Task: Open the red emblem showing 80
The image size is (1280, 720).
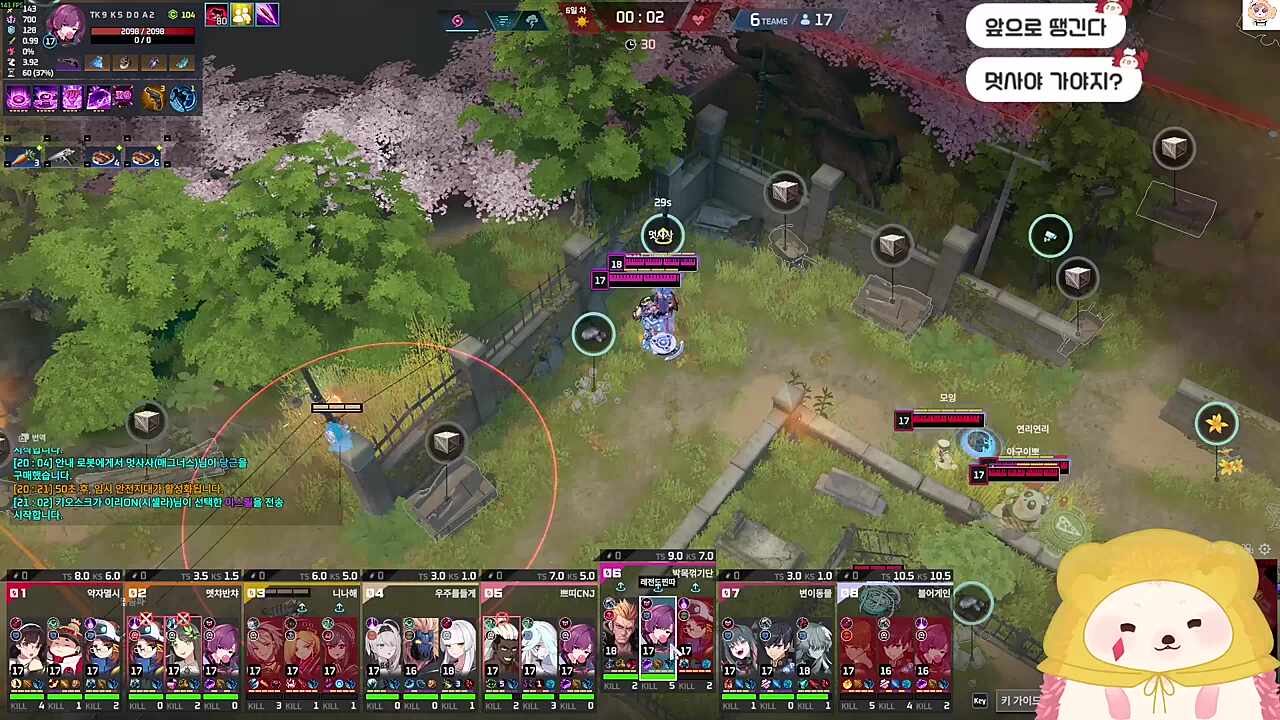Action: [x=217, y=15]
